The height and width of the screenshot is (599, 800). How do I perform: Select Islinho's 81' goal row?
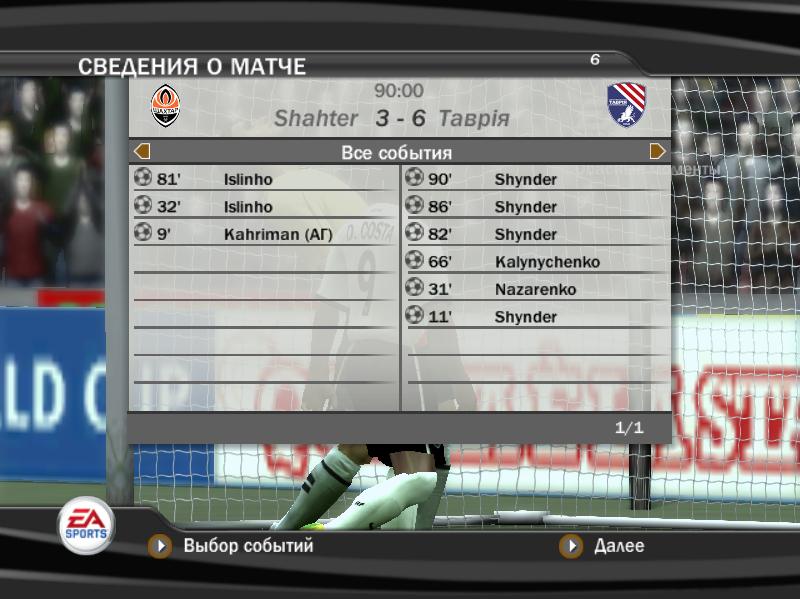tap(263, 180)
